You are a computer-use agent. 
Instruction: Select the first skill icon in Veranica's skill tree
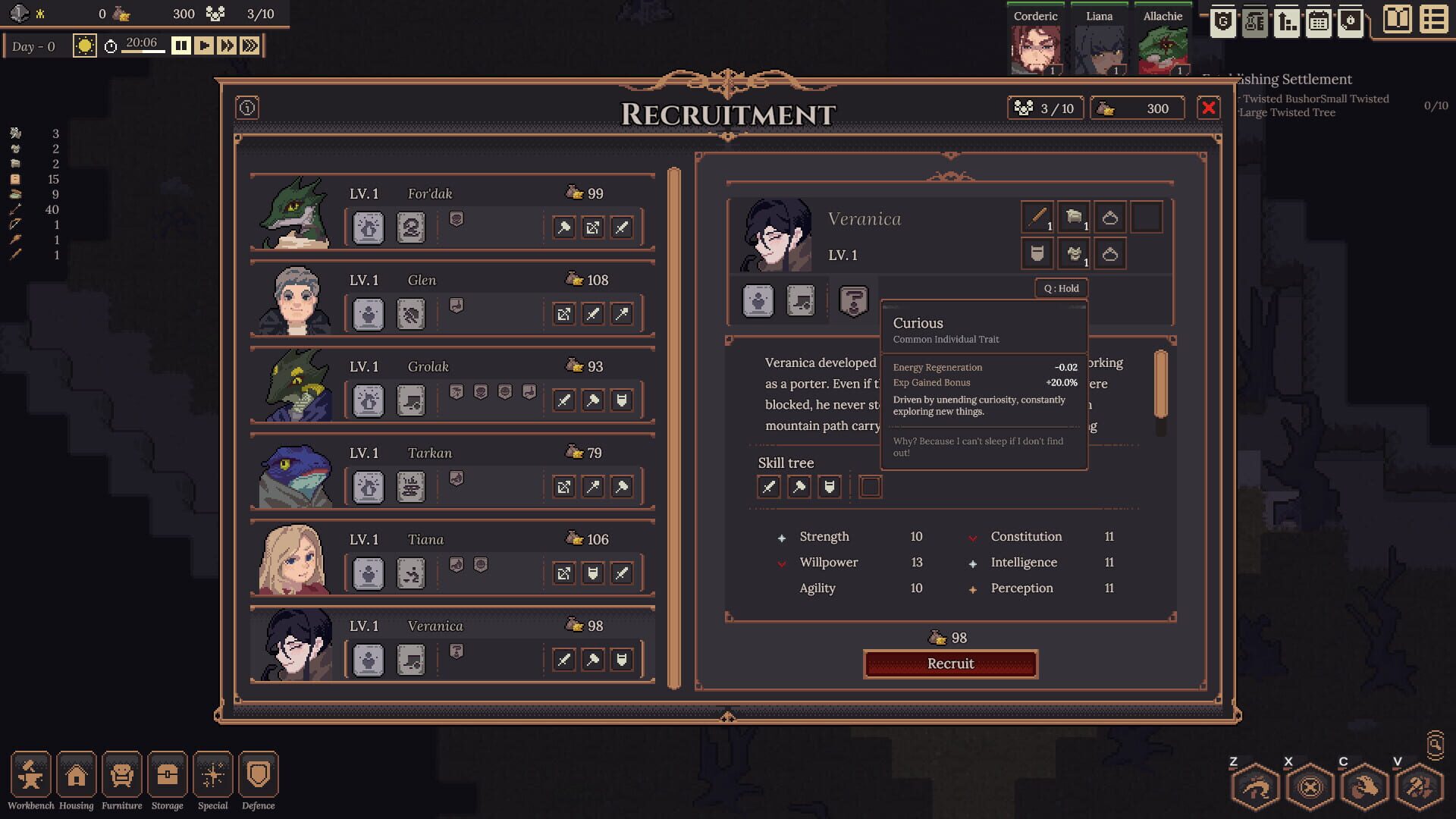(x=768, y=487)
